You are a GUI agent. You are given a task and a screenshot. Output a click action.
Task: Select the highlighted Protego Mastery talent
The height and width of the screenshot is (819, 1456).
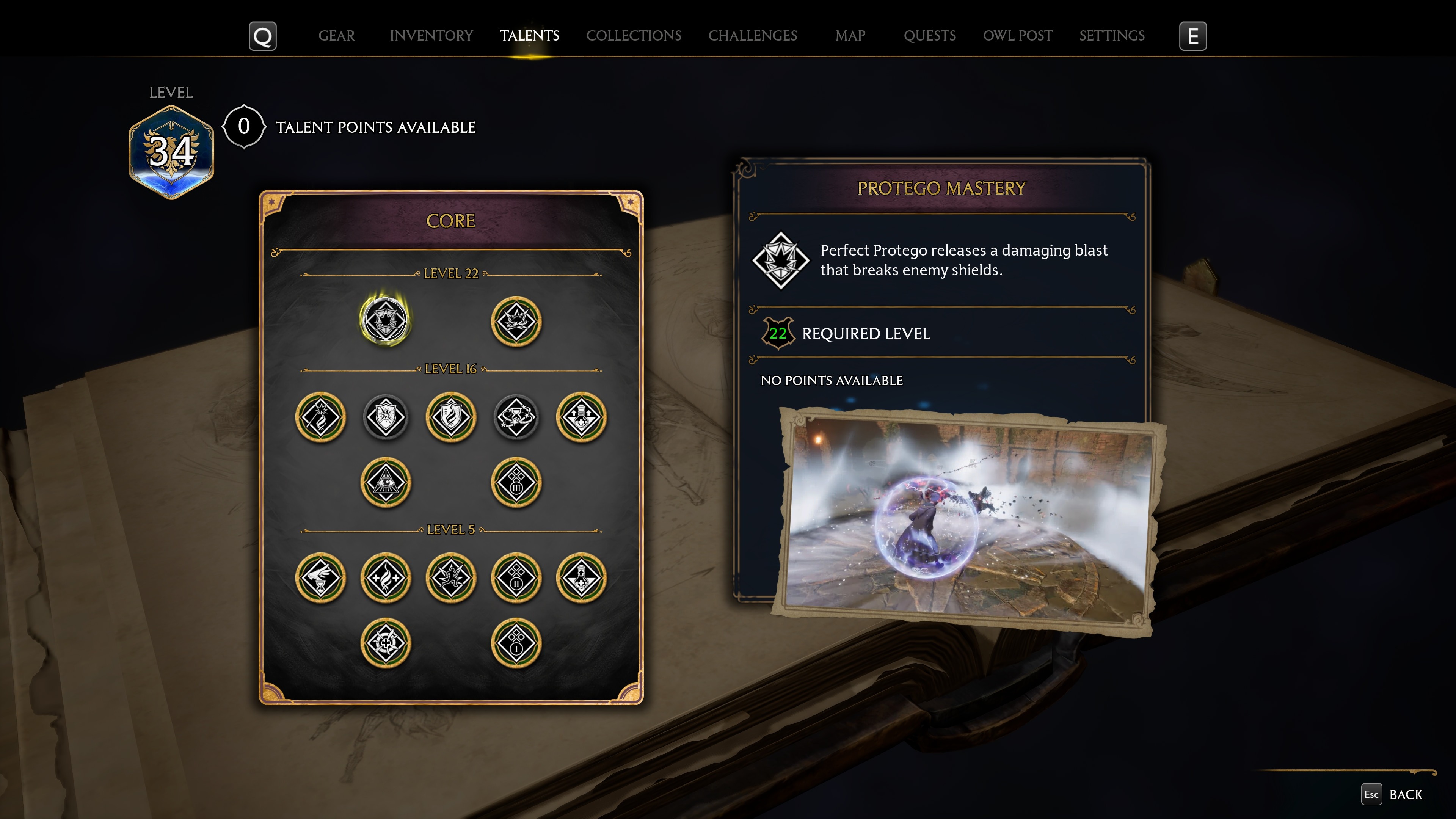tap(386, 320)
